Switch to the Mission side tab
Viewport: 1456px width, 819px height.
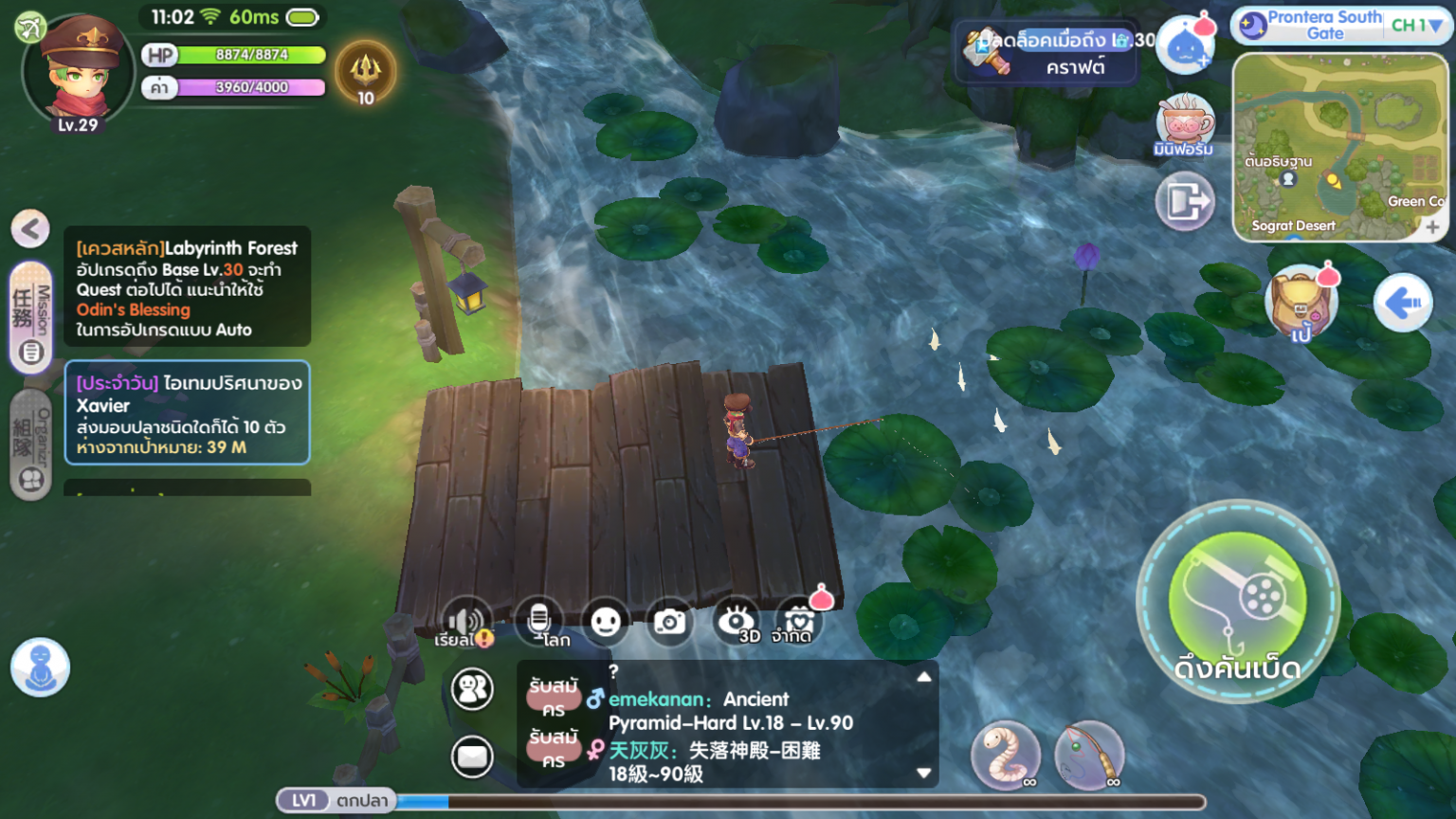tap(30, 318)
